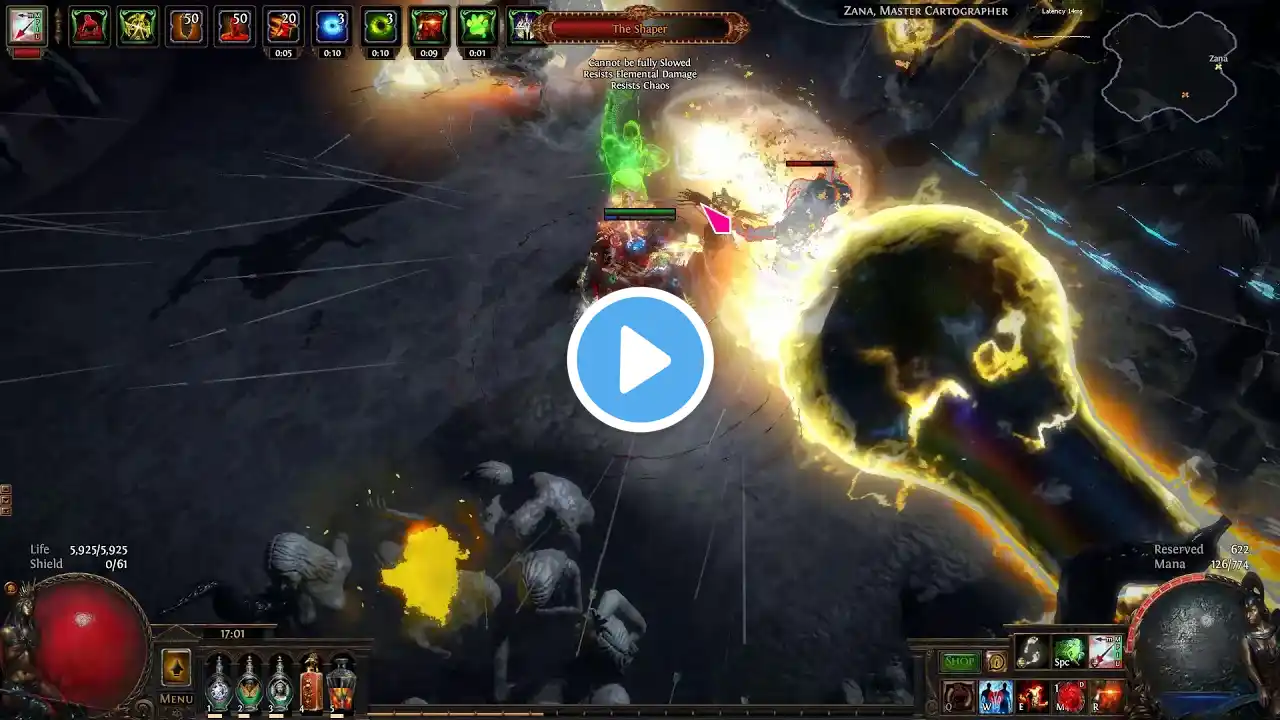Viewport: 1280px width, 720px height.
Task: Activate the fire beam skill on R
Action: (x=1107, y=697)
